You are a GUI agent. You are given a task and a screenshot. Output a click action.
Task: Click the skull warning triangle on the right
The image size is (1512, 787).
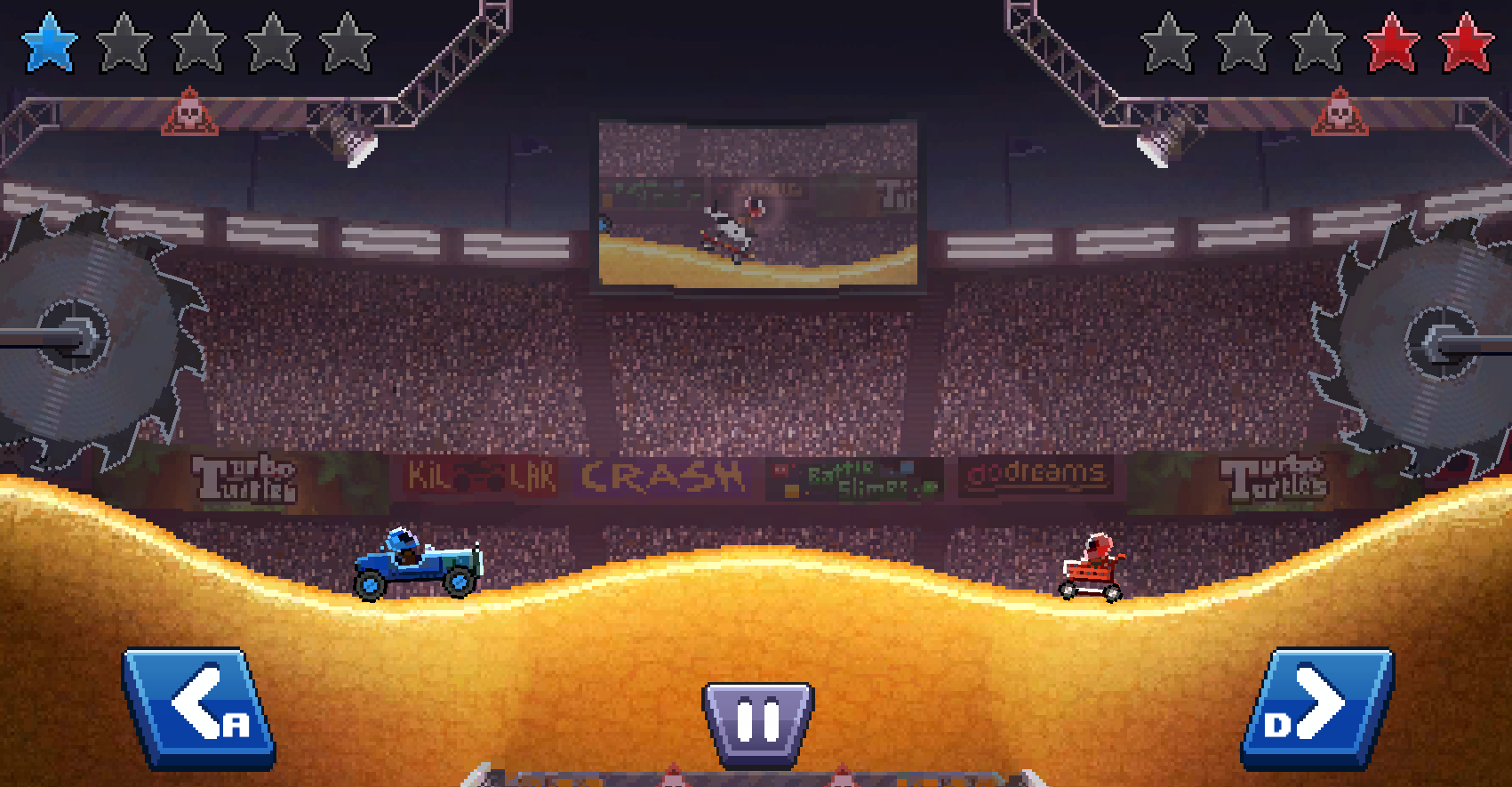coord(1338,114)
